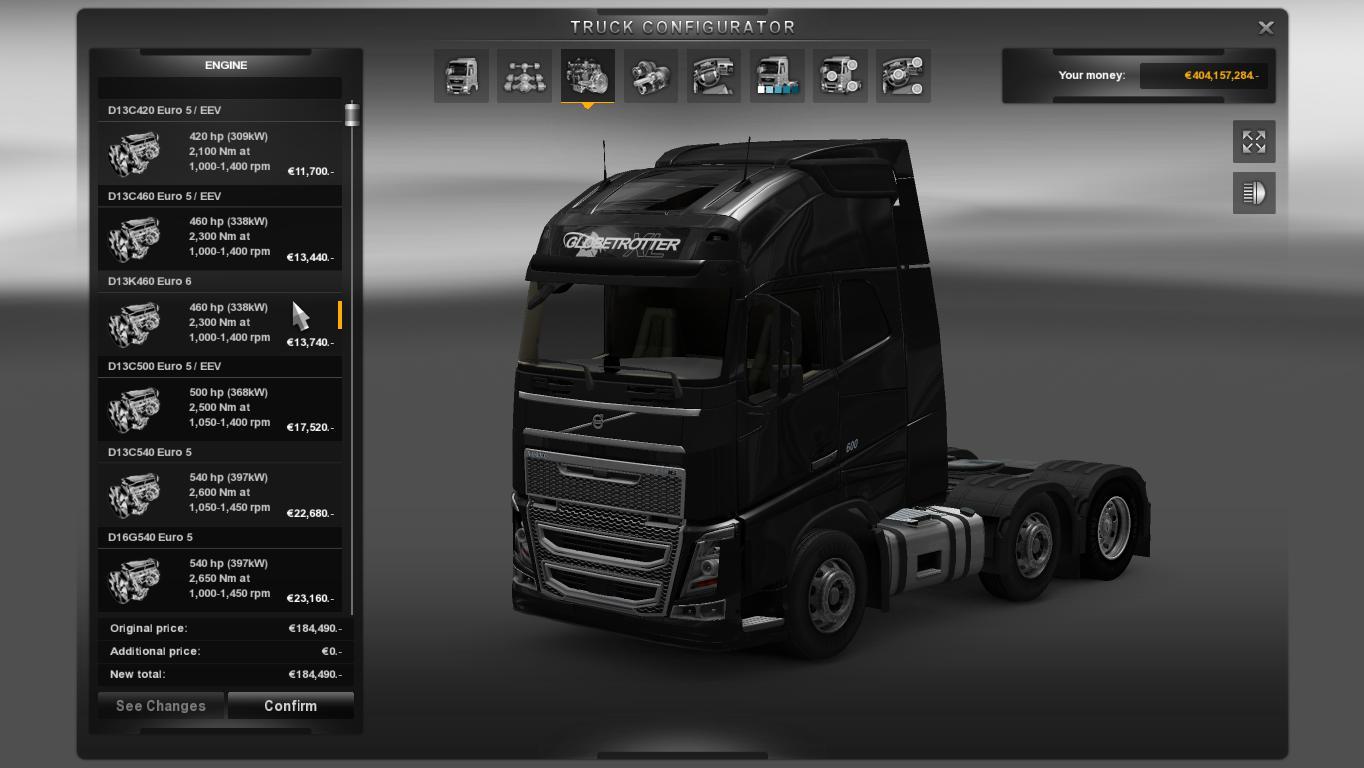Select the D13C420 Euro 5 / EEV engine
This screenshot has width=1364, height=768.
click(220, 152)
